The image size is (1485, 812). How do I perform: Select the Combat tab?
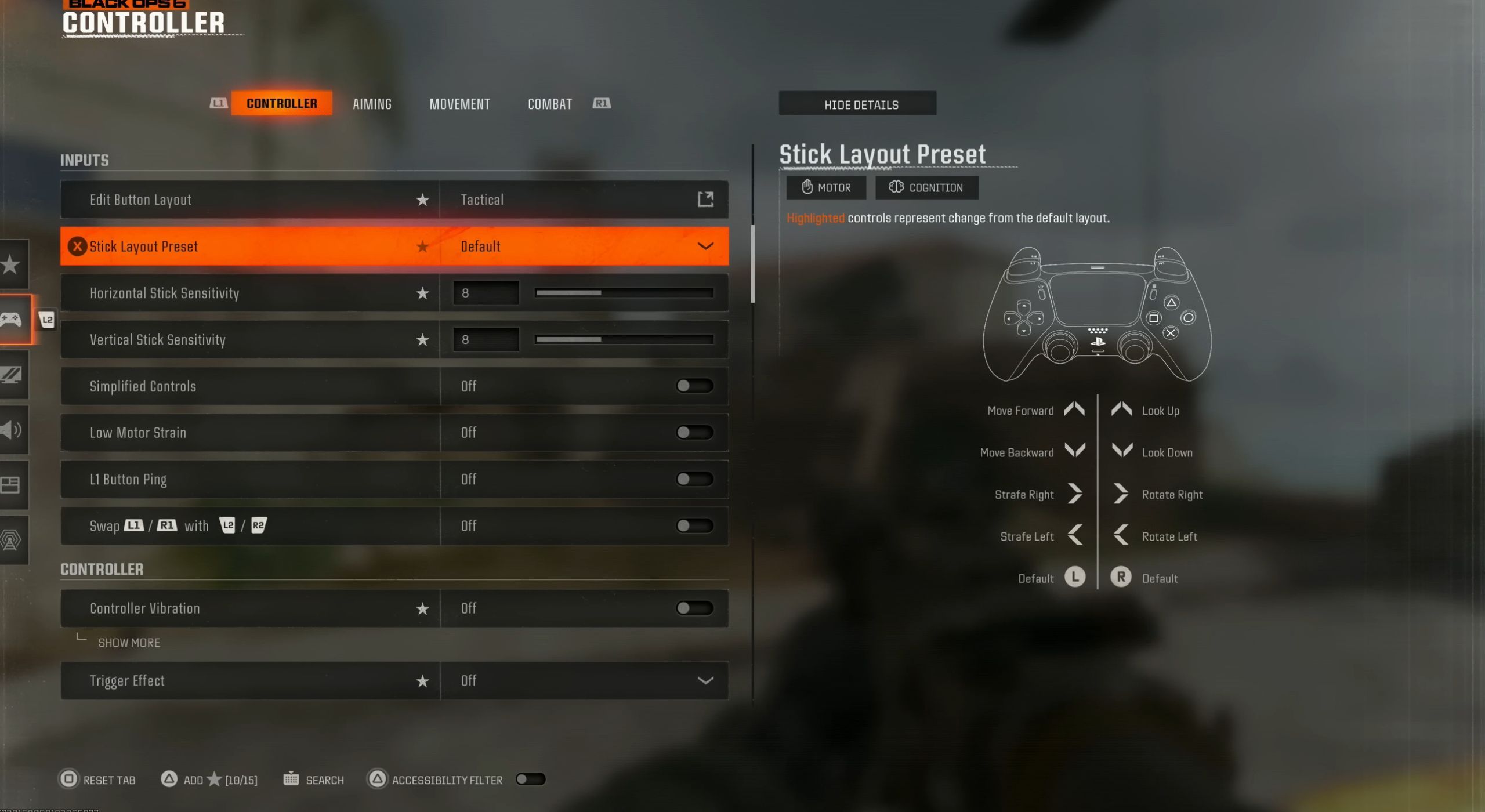549,104
